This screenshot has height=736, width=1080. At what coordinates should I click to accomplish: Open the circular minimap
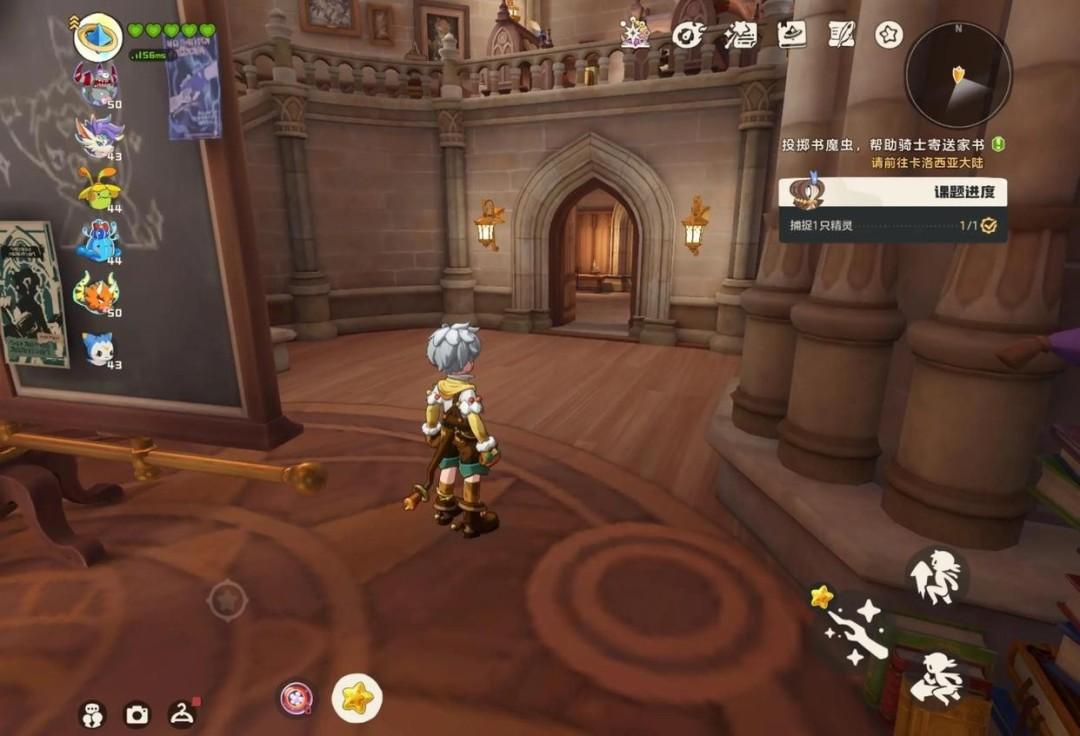tap(957, 75)
